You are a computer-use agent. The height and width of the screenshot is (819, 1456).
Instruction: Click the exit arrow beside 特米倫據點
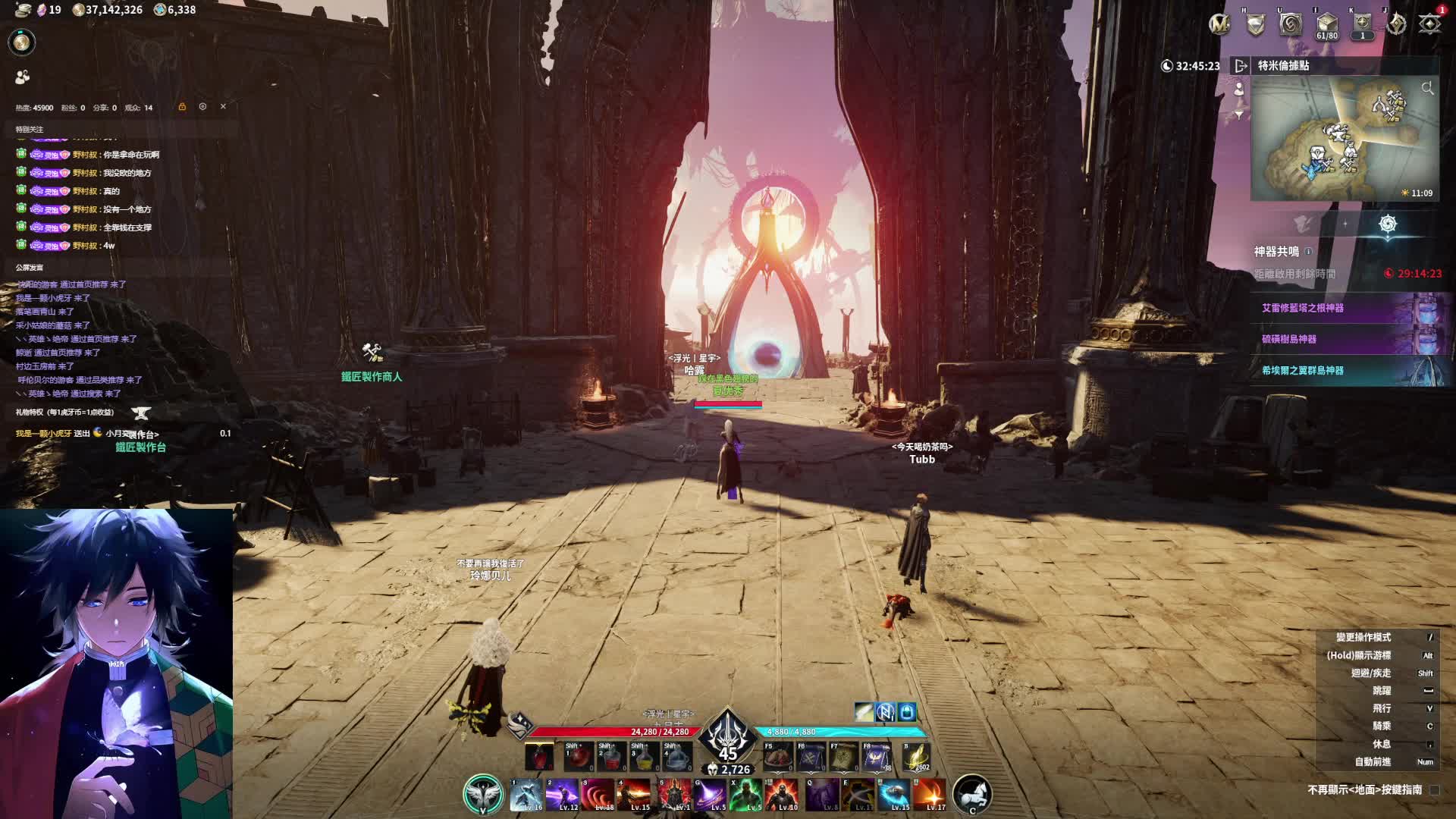point(1241,66)
